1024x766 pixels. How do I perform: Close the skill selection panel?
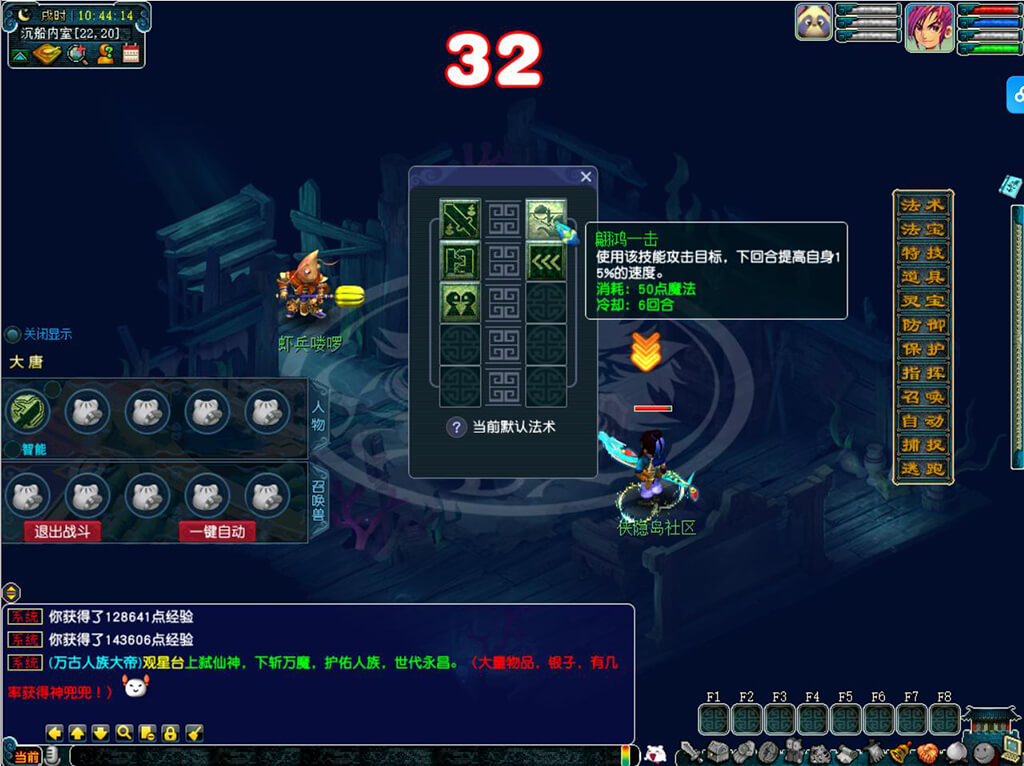586,177
